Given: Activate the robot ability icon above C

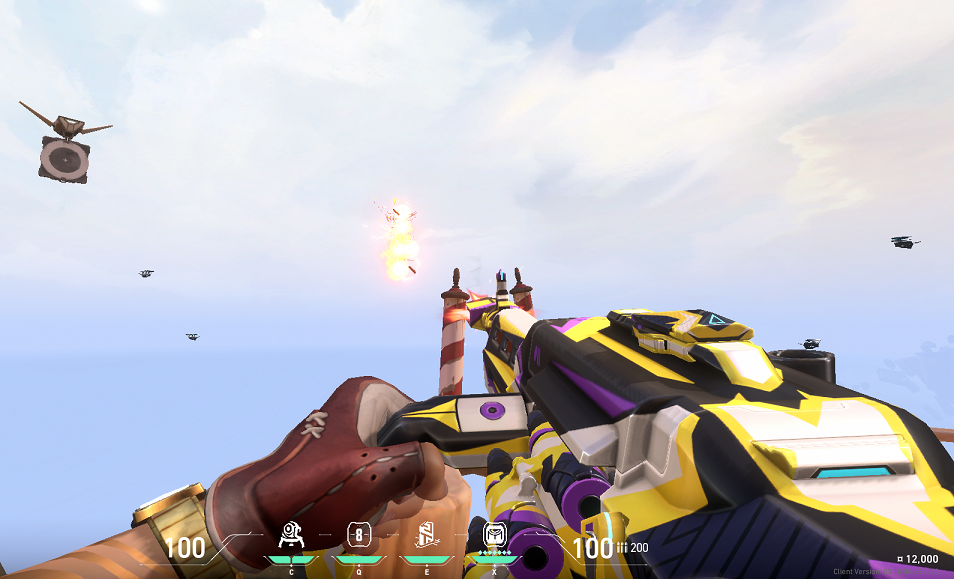Looking at the screenshot, I should pyautogui.click(x=291, y=536).
